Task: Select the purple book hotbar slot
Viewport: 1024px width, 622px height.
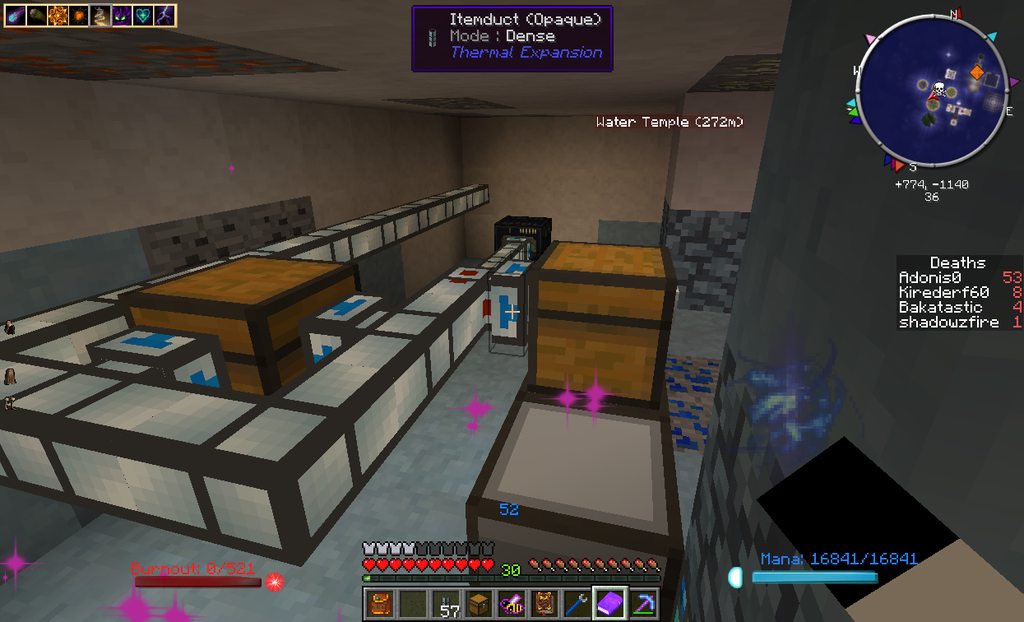Action: [x=610, y=604]
